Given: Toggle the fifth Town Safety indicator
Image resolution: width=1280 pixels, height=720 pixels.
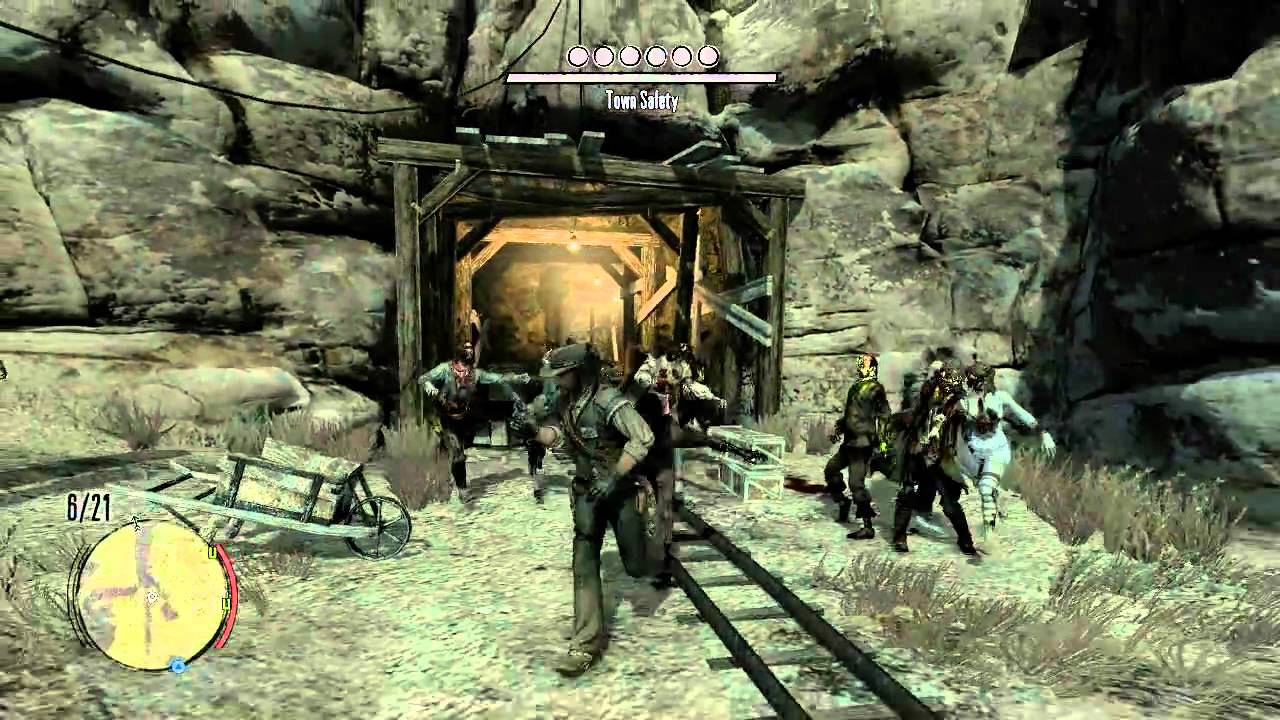Looking at the screenshot, I should pos(682,57).
